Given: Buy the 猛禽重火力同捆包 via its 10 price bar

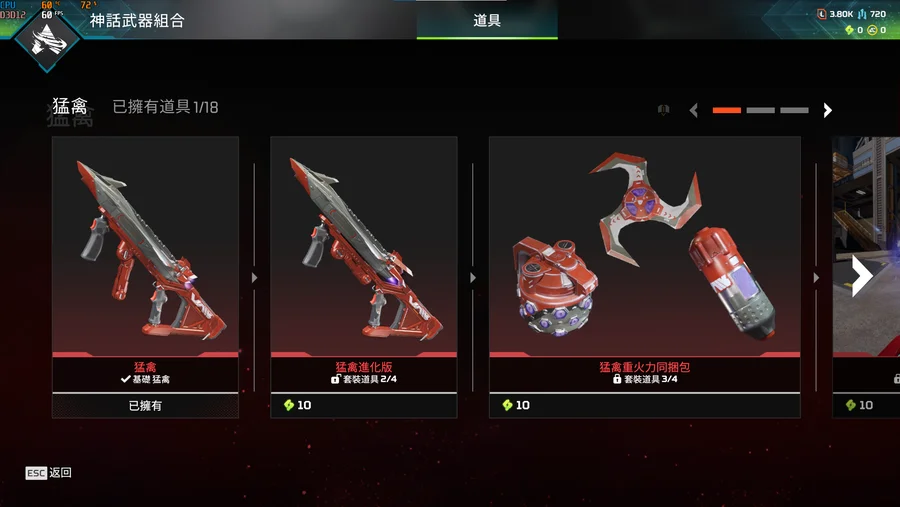Looking at the screenshot, I should click(644, 405).
